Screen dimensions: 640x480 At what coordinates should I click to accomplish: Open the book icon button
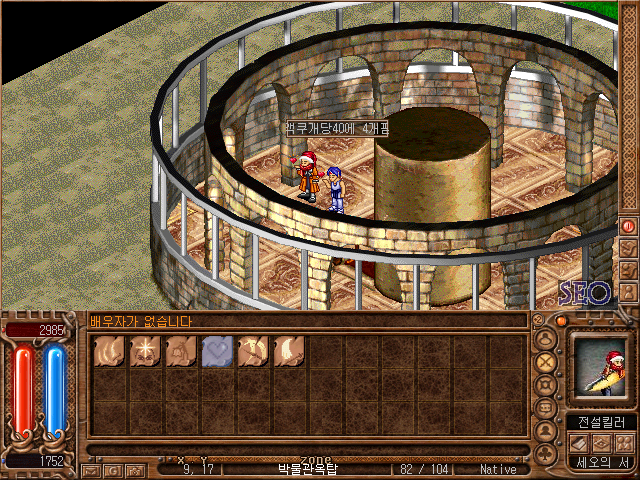tap(580, 442)
